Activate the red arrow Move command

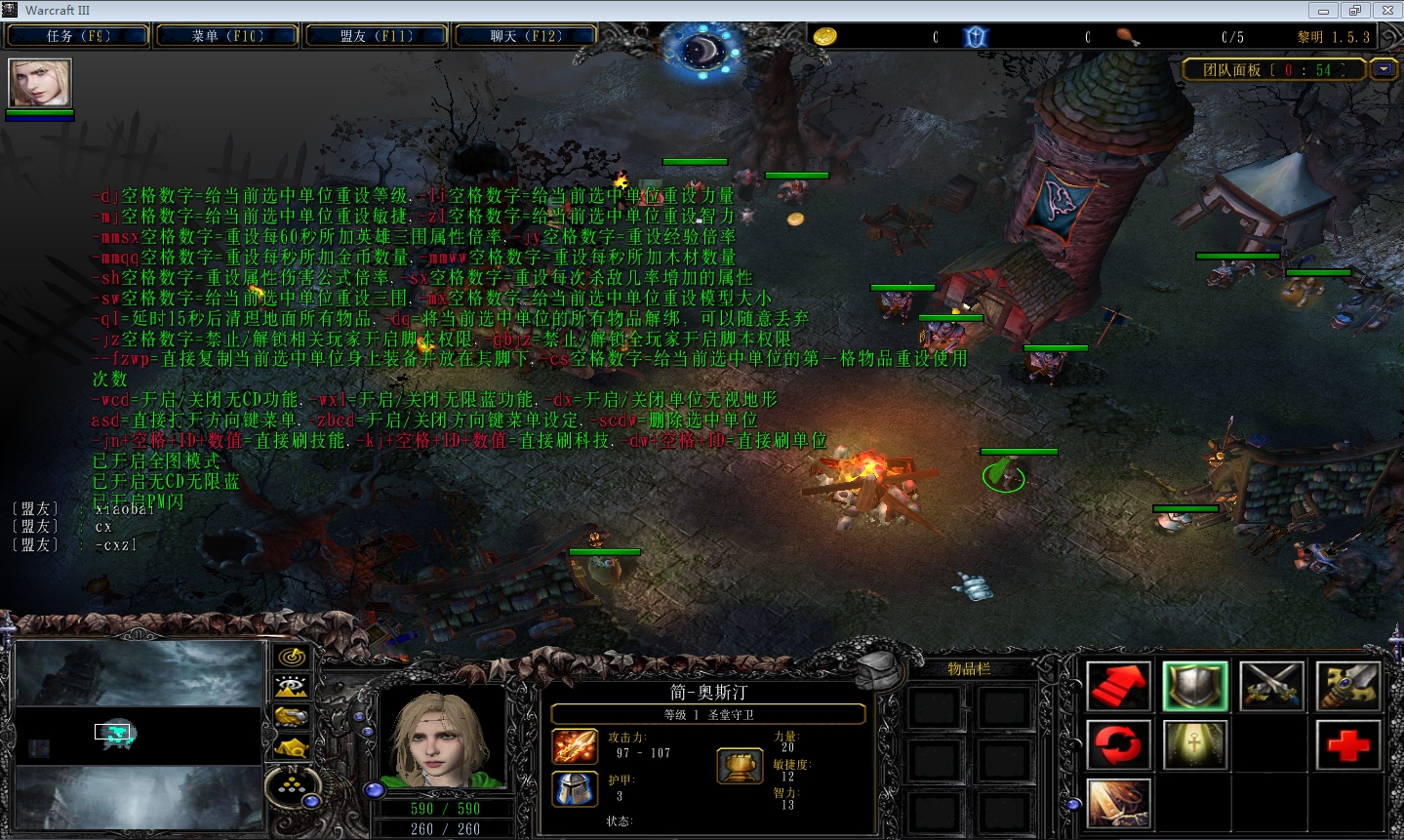click(1119, 686)
